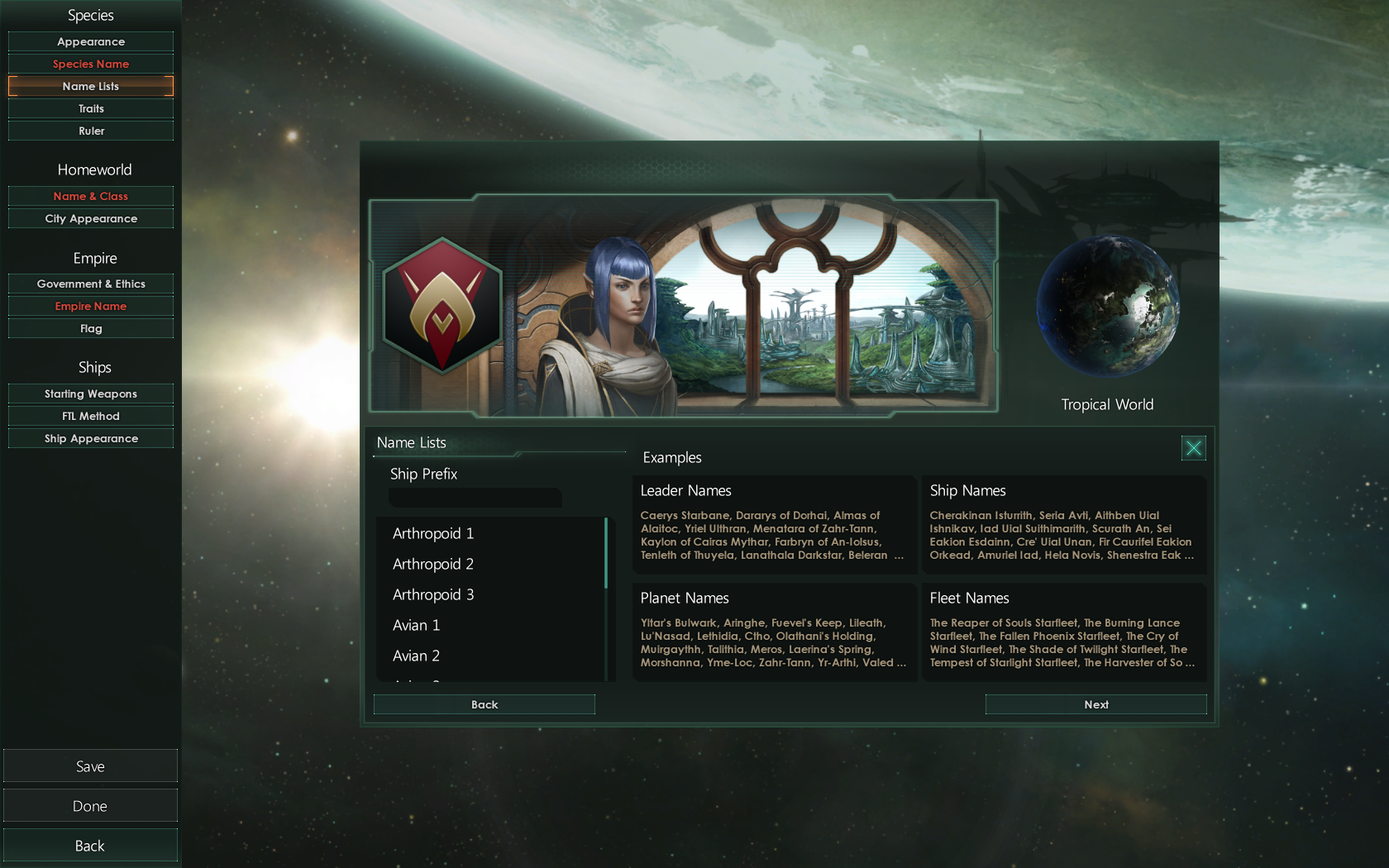The height and width of the screenshot is (868, 1389).
Task: Open City Appearance settings
Action: [x=90, y=218]
